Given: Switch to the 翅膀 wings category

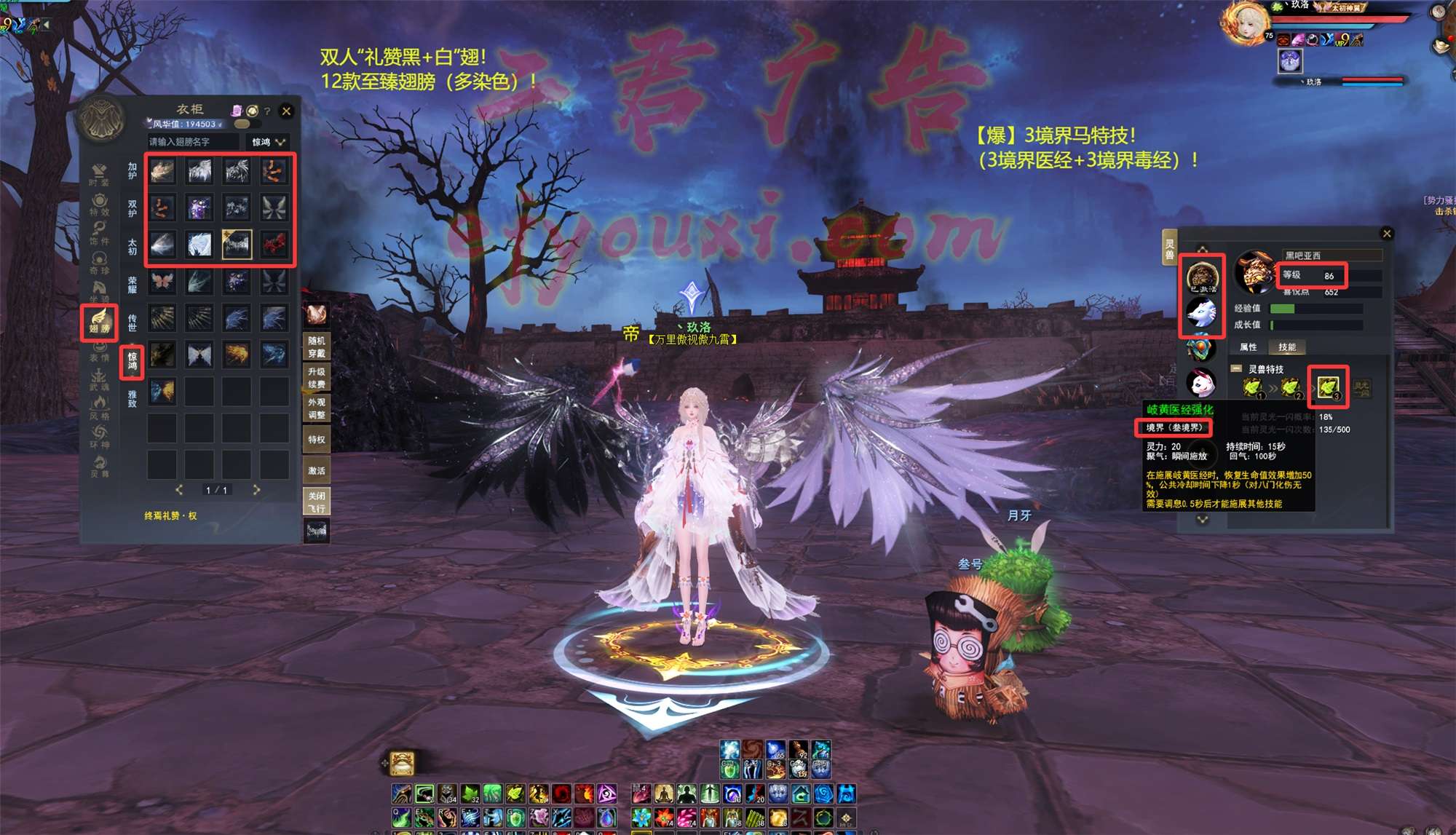Looking at the screenshot, I should 99,322.
